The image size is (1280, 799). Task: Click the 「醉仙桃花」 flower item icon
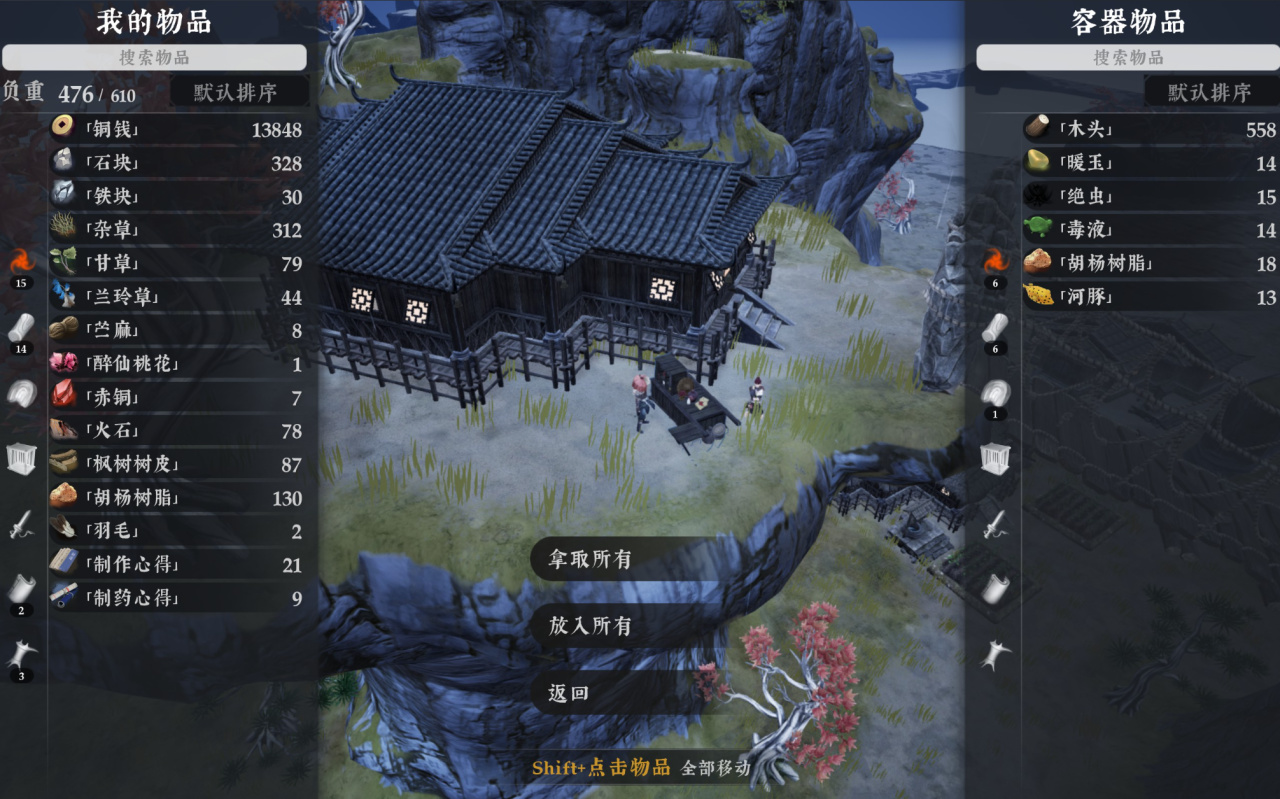pos(63,363)
